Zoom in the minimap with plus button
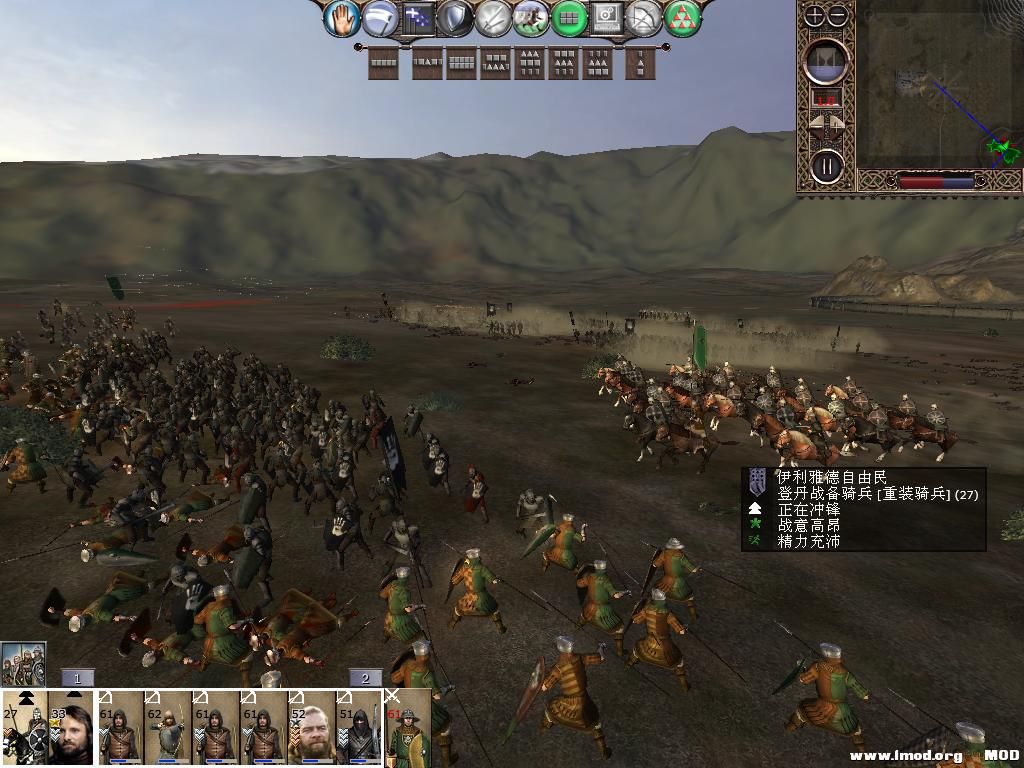1024x768 pixels. coord(815,16)
